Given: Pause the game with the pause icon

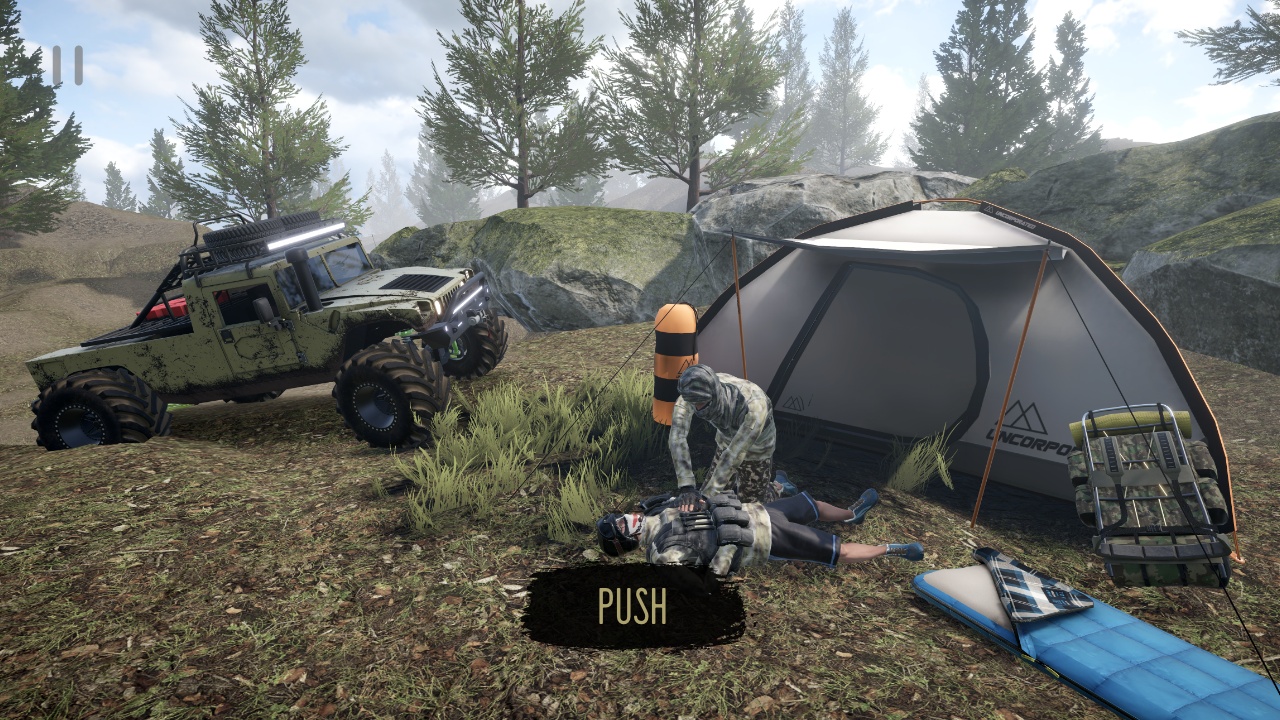Looking at the screenshot, I should (x=68, y=66).
